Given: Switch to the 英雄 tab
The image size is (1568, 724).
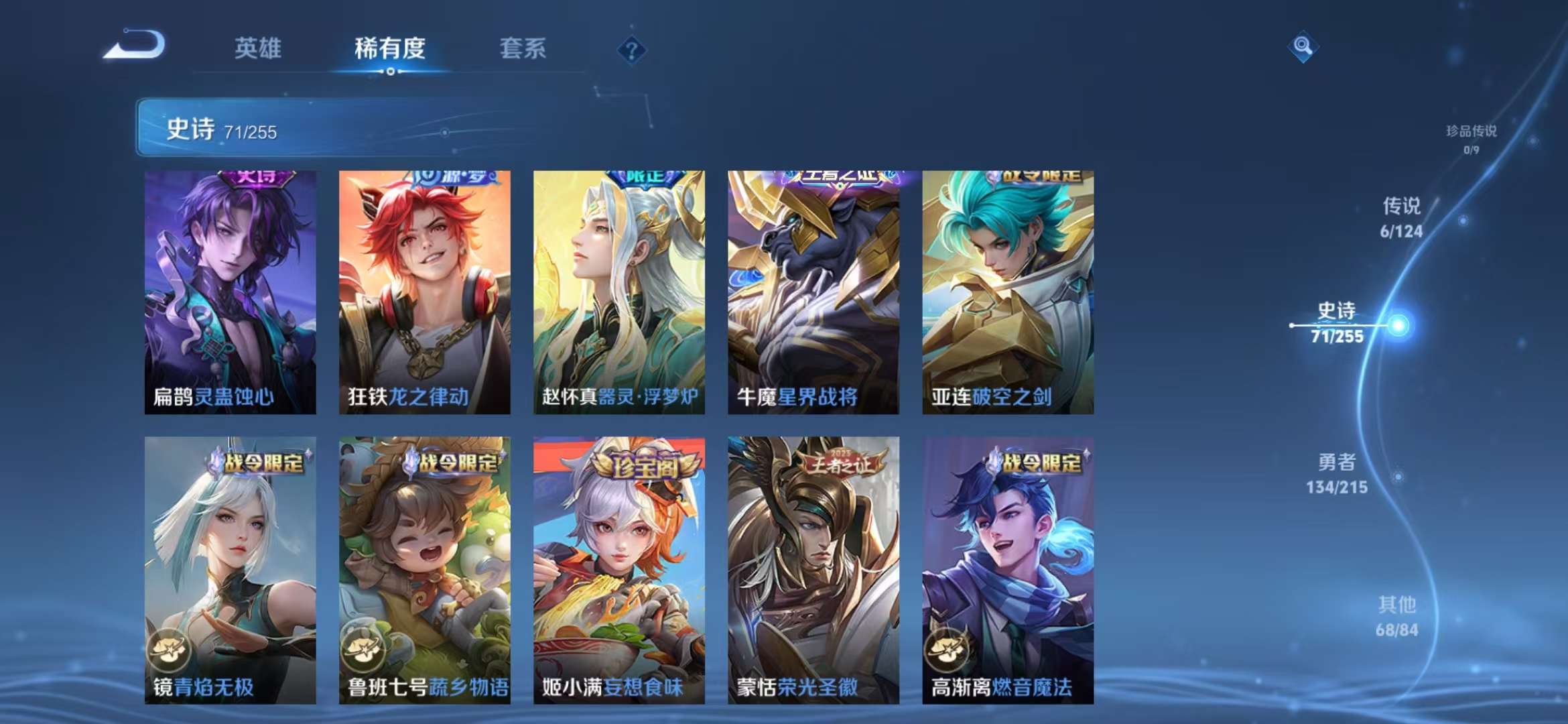Looking at the screenshot, I should pyautogui.click(x=256, y=48).
